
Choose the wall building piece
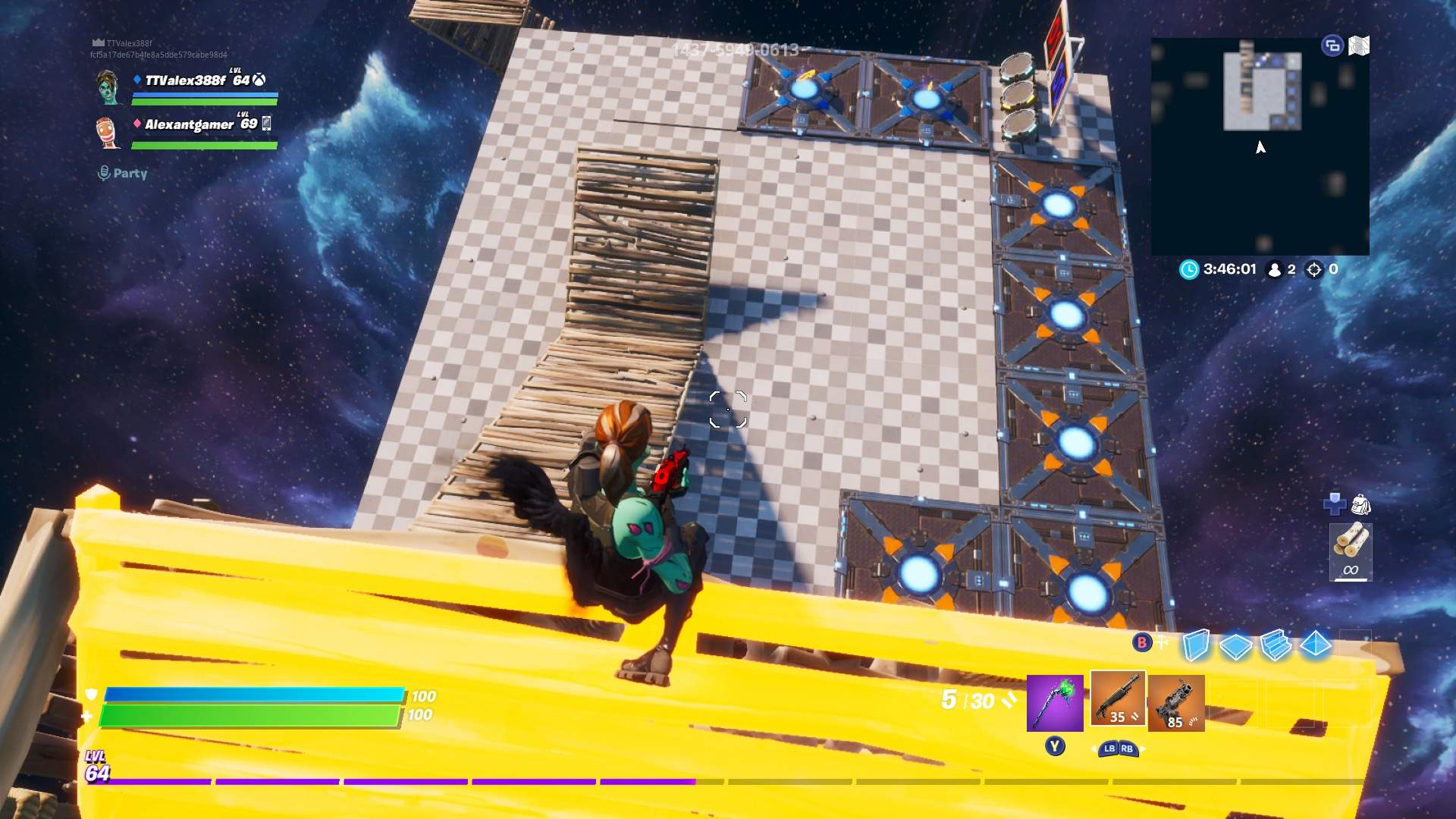point(1196,645)
